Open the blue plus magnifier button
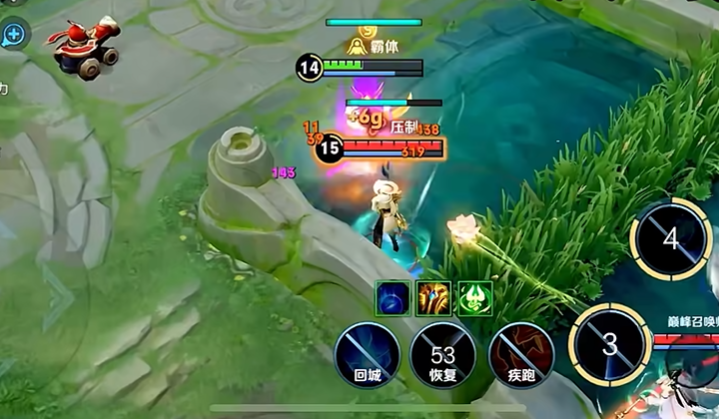The height and width of the screenshot is (419, 719). [x=14, y=35]
